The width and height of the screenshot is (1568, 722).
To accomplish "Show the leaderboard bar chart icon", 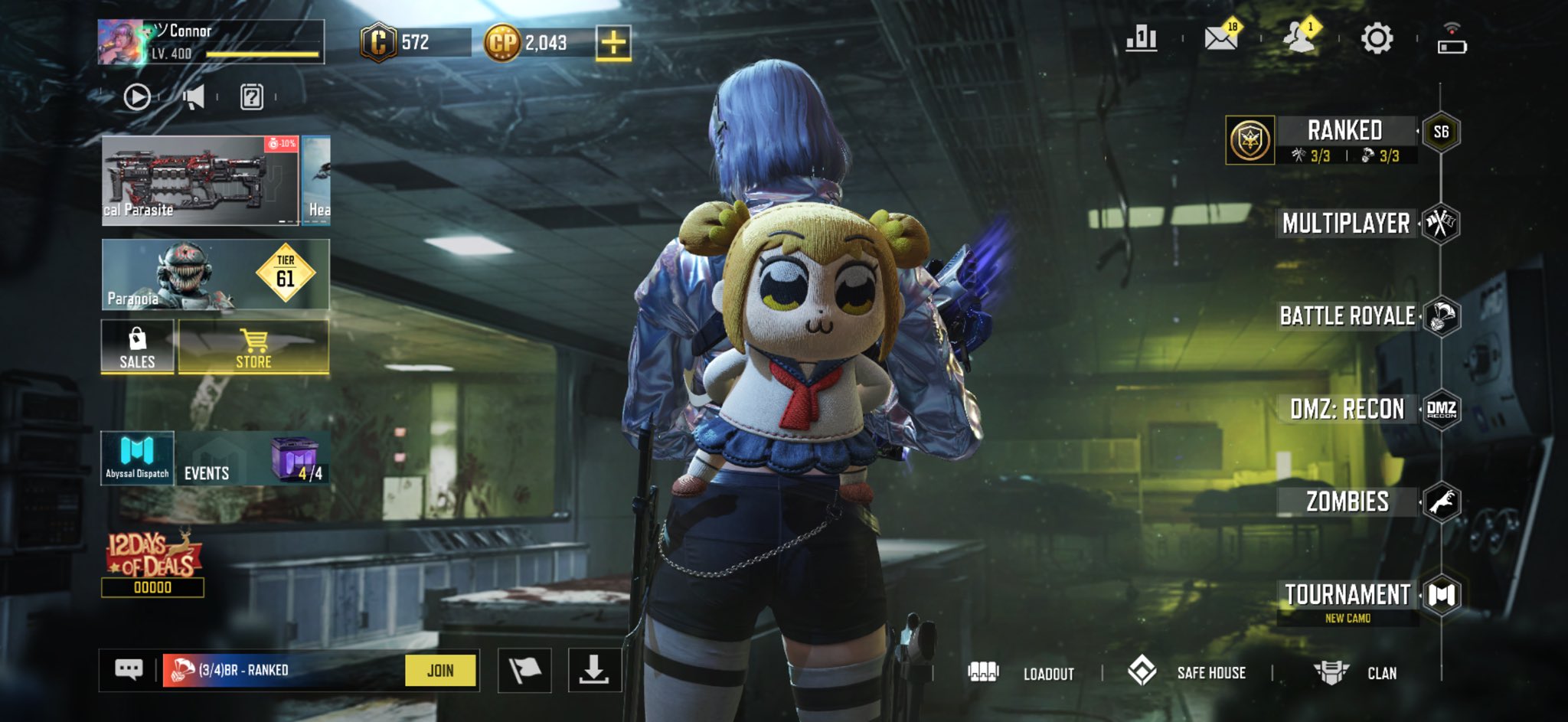I will [1142, 38].
